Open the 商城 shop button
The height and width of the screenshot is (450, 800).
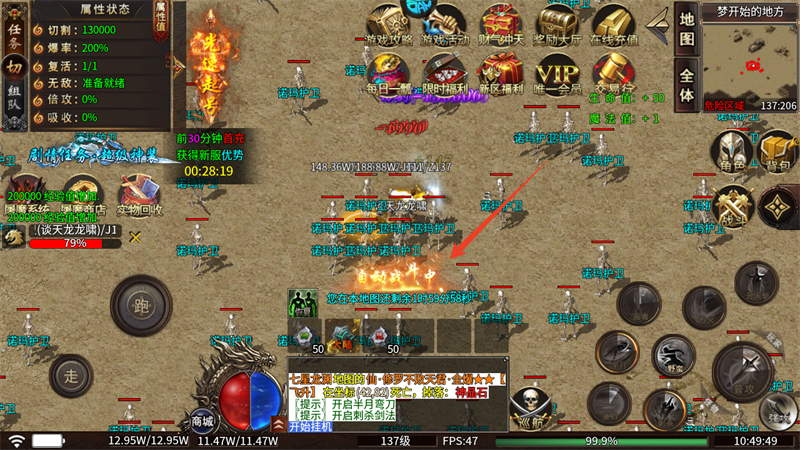click(202, 421)
